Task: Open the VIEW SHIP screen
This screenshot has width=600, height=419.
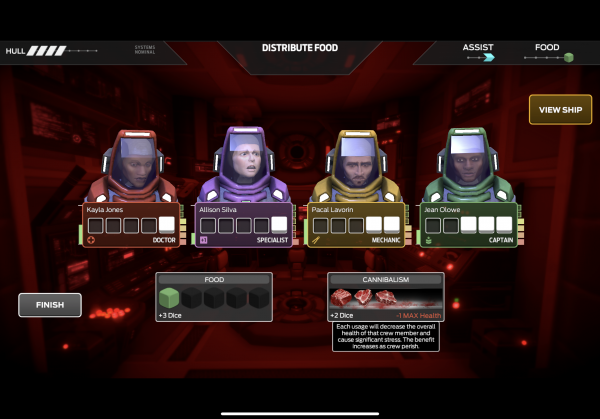Action: 560,109
